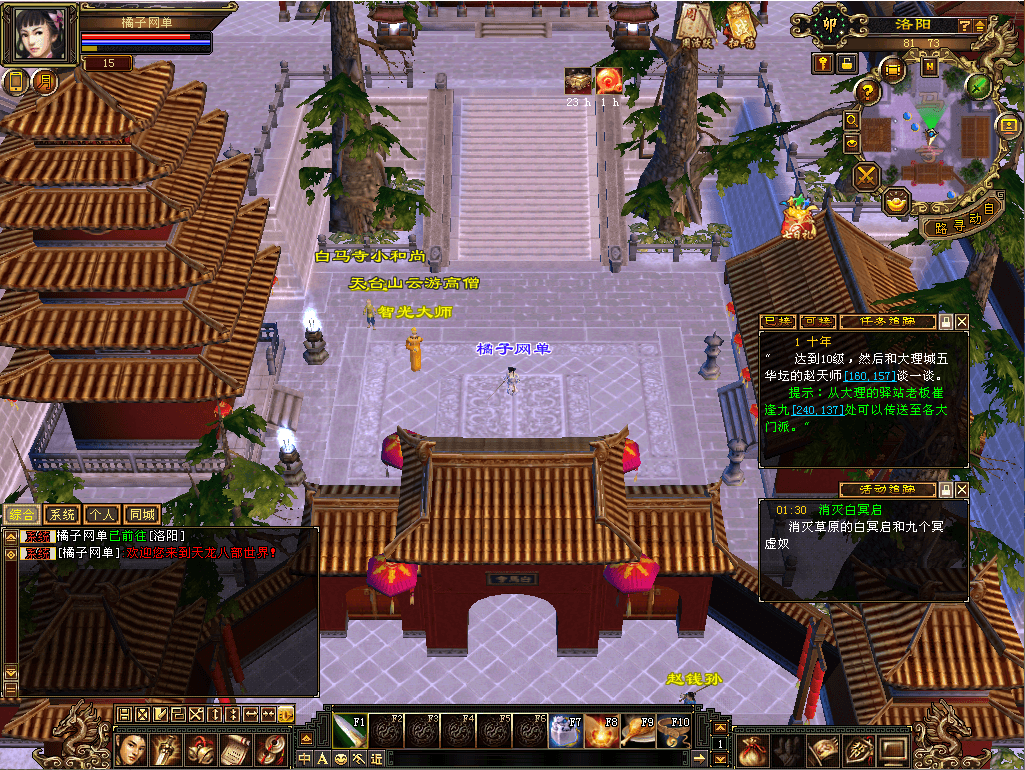Open the money bag inventory
This screenshot has width=1025, height=770.
point(751,749)
